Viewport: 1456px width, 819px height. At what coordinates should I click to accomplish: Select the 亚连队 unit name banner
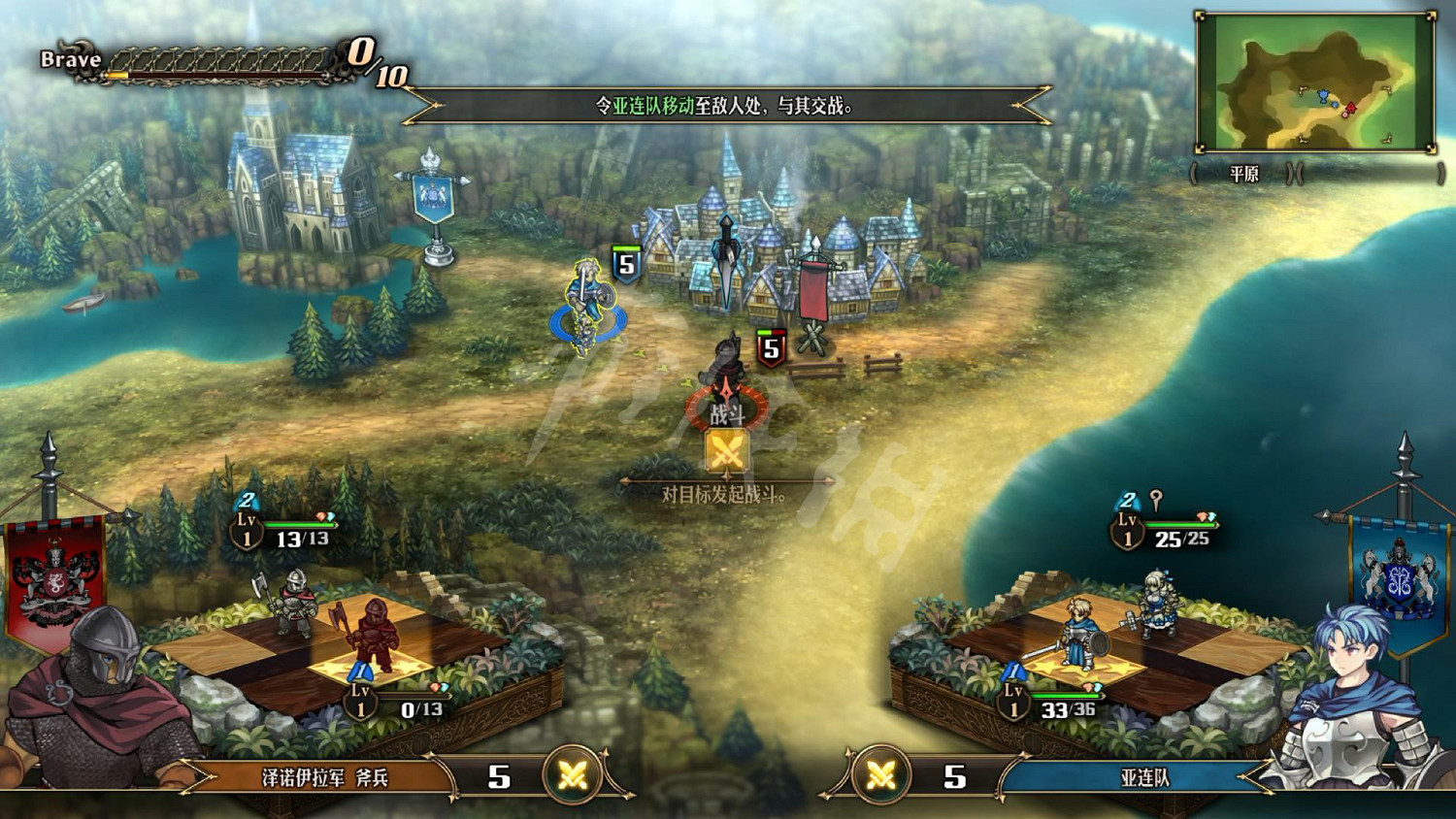(1143, 777)
